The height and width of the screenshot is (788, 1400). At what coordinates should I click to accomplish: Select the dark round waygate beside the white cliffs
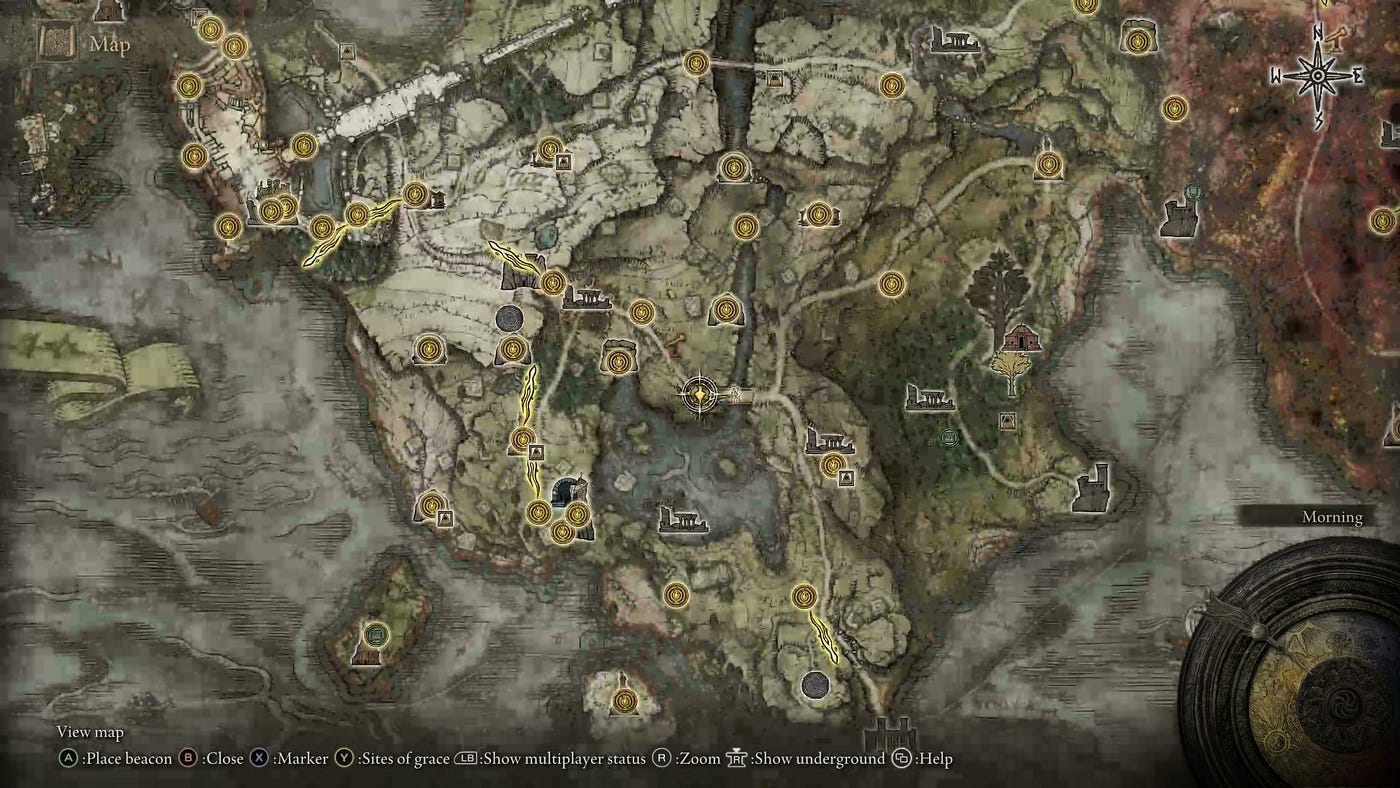(510, 319)
